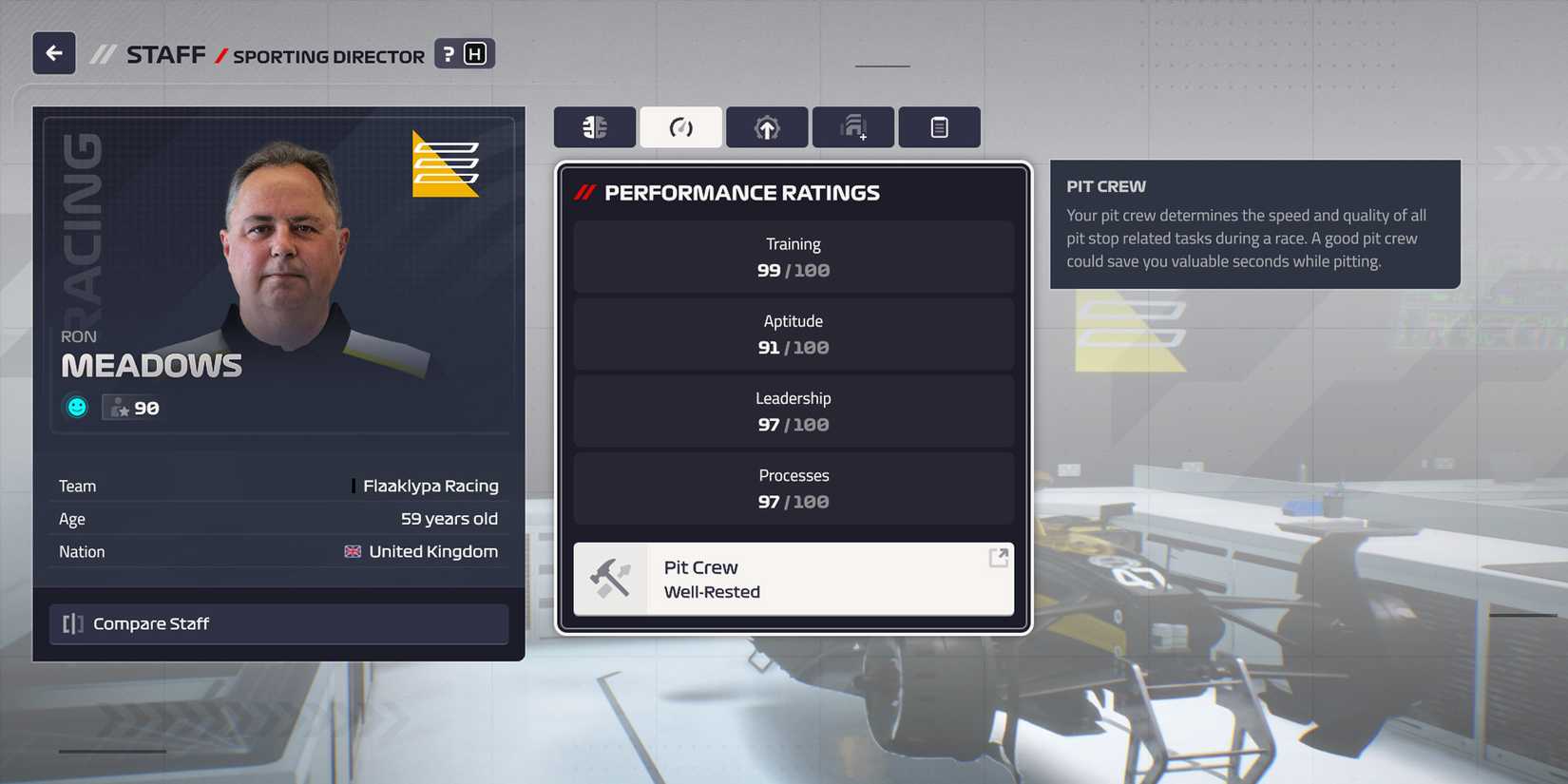Open the staff development icon with upward arrow
1568x784 pixels.
[x=766, y=126]
